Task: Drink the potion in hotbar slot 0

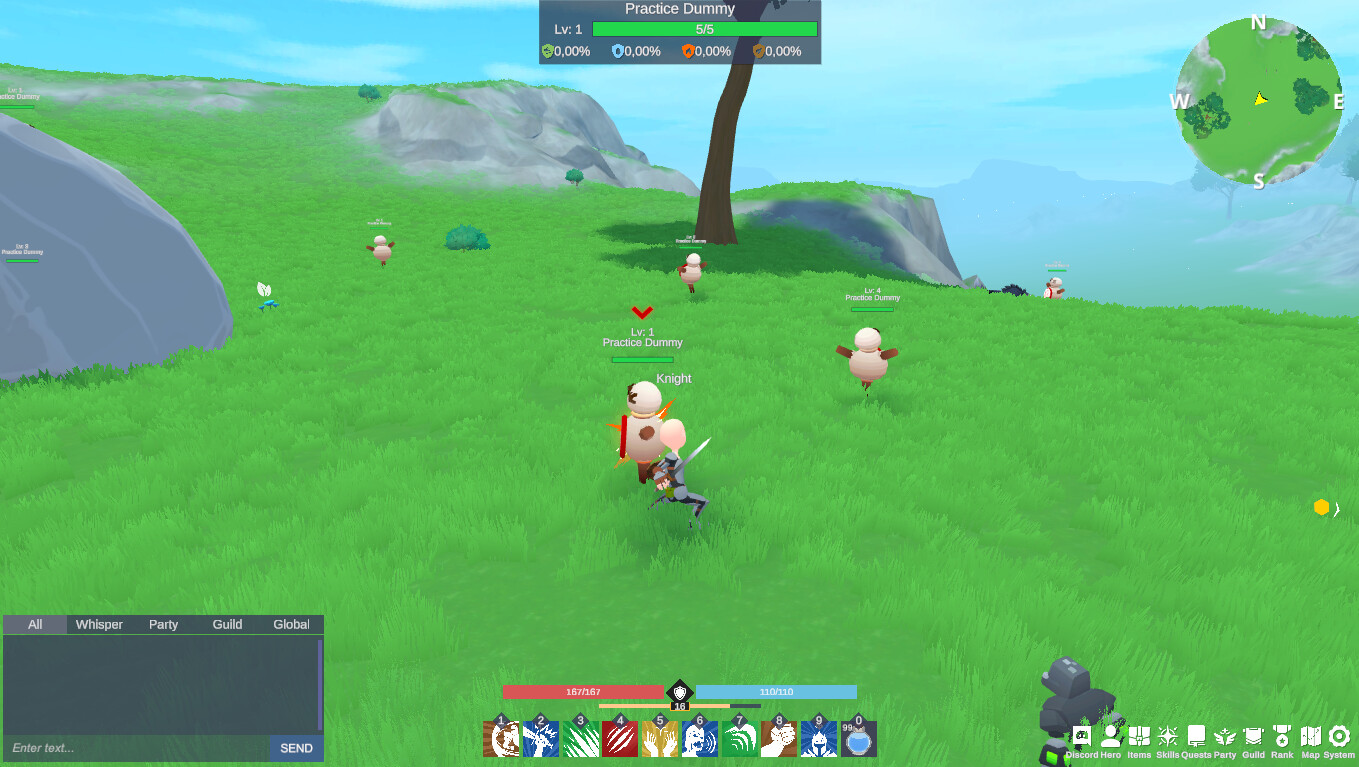Action: click(x=858, y=739)
